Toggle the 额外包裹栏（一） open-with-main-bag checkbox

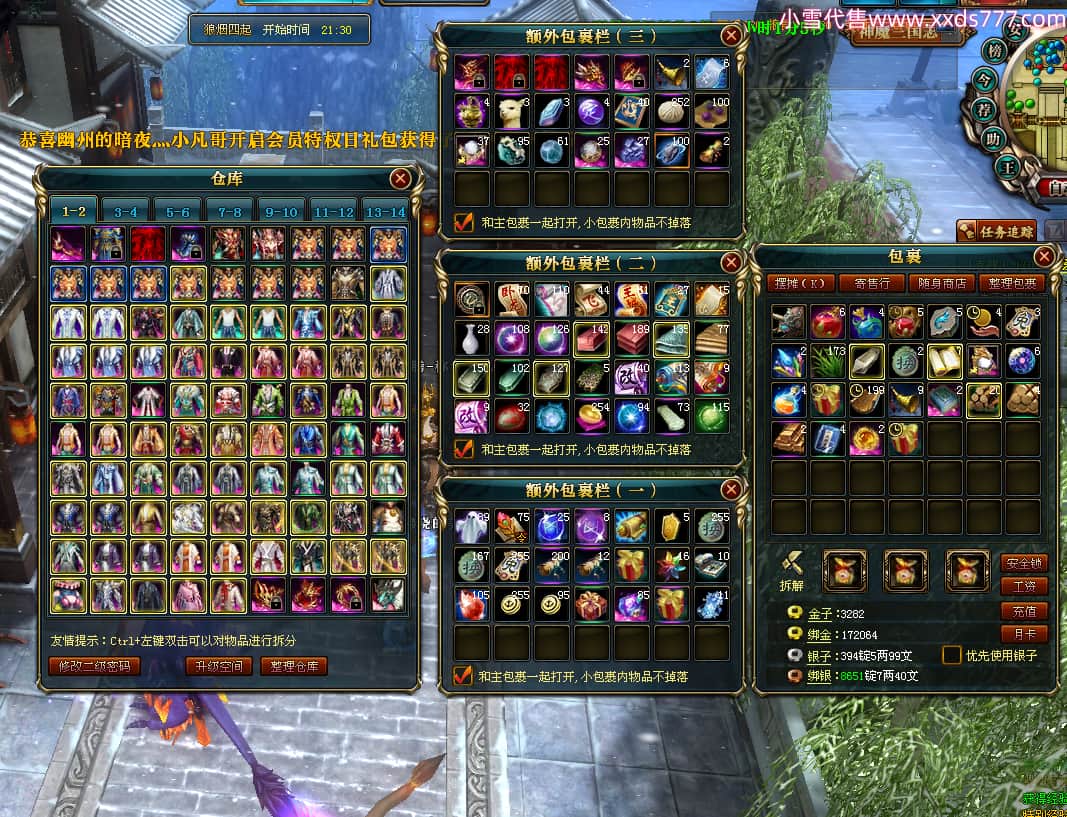pyautogui.click(x=463, y=676)
